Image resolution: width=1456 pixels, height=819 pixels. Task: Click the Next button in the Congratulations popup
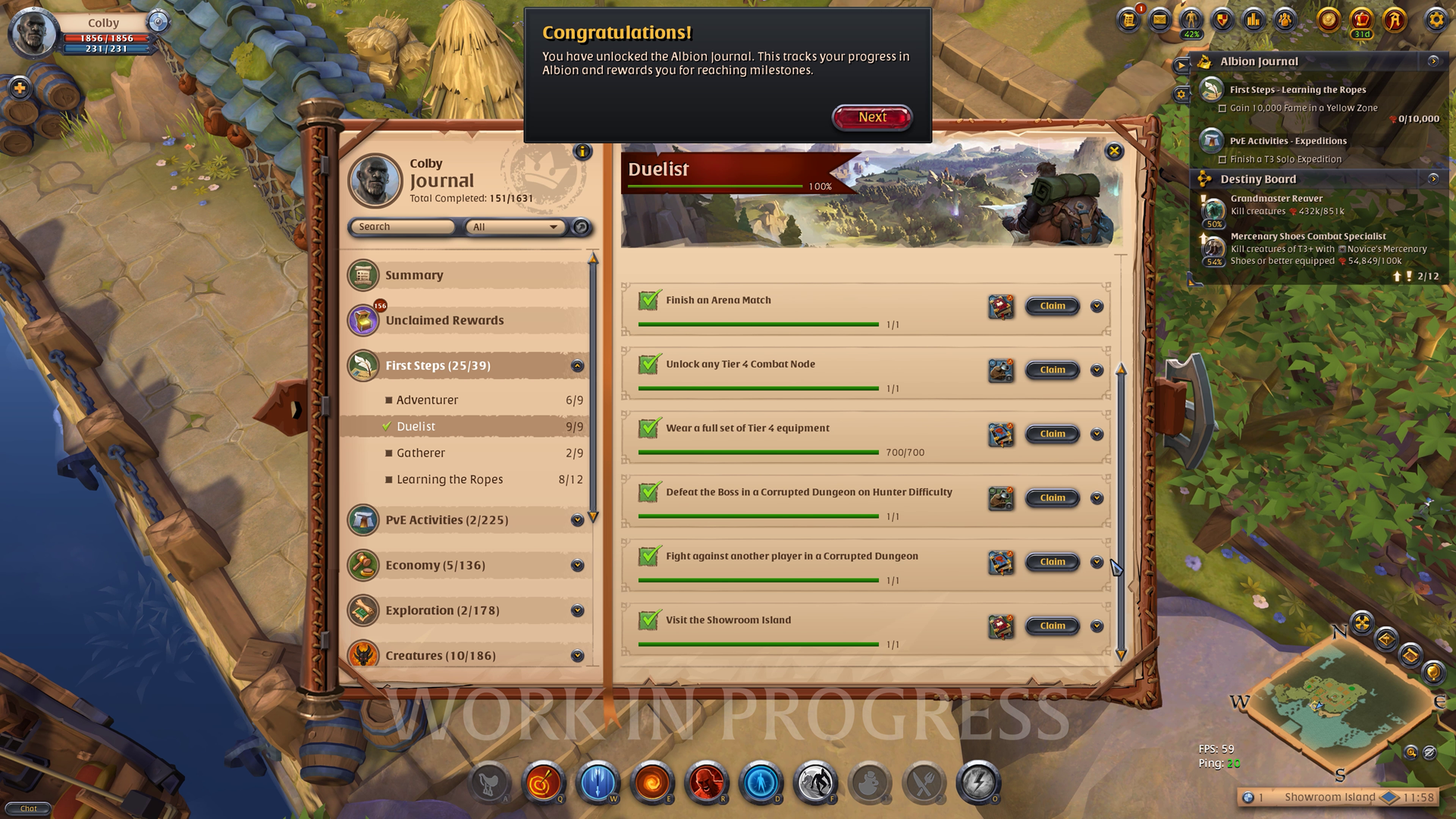click(872, 118)
